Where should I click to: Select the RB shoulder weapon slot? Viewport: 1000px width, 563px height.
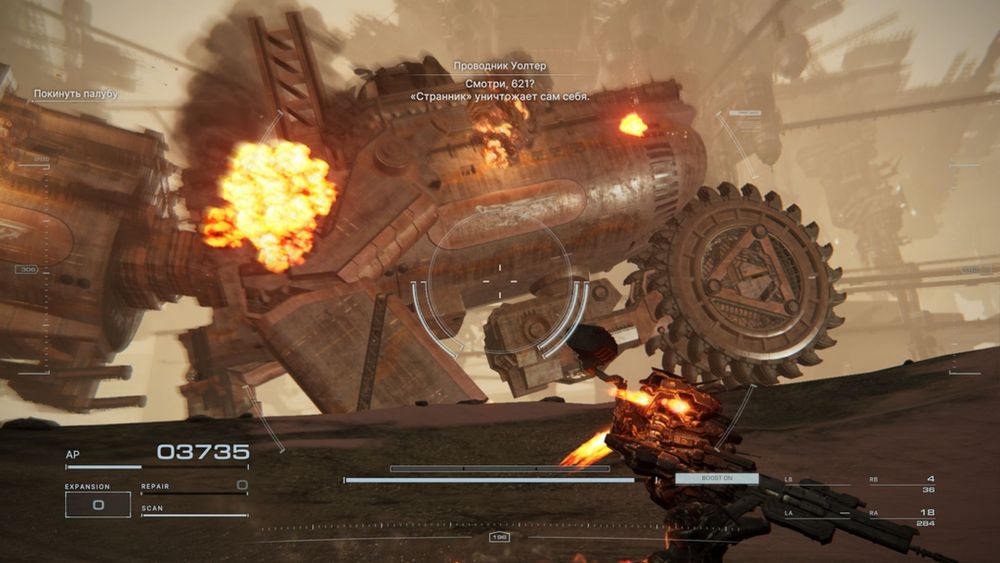pos(902,484)
